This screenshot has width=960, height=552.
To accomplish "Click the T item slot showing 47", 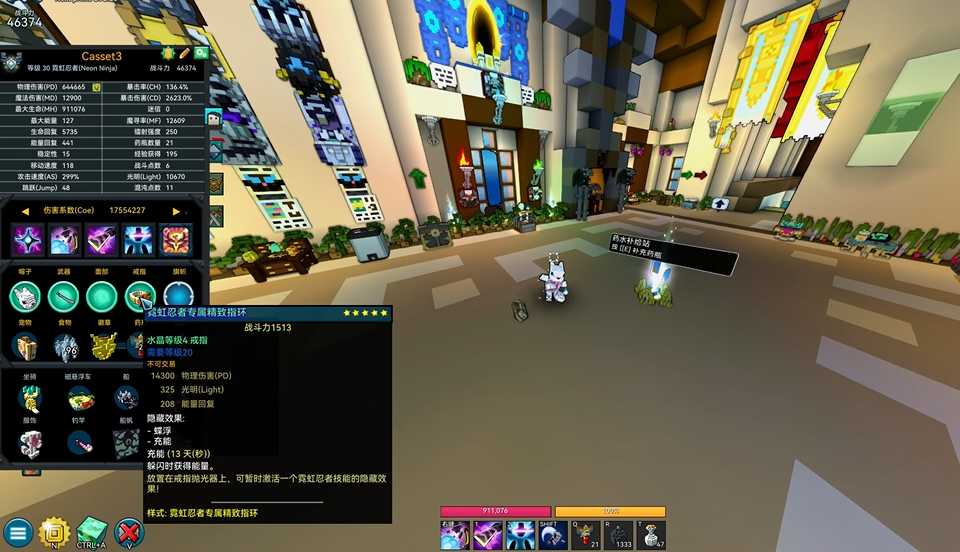I will pos(652,536).
